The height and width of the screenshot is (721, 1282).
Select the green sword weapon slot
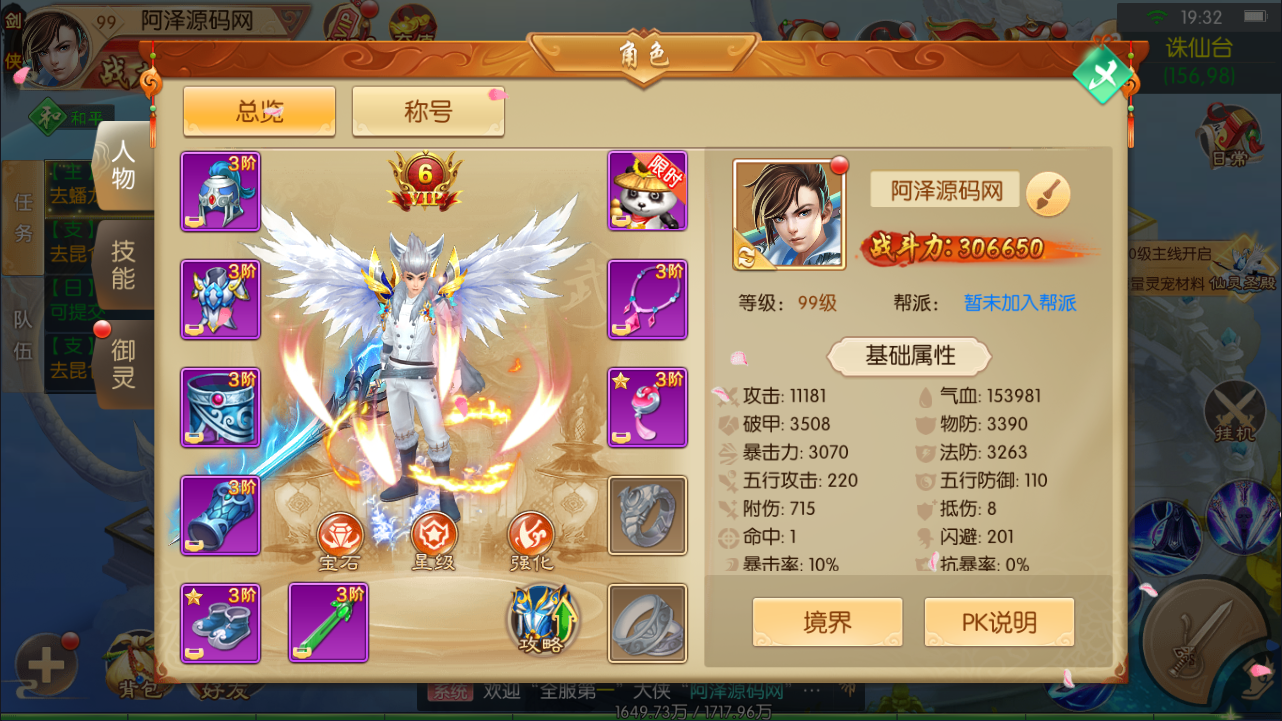pos(328,622)
